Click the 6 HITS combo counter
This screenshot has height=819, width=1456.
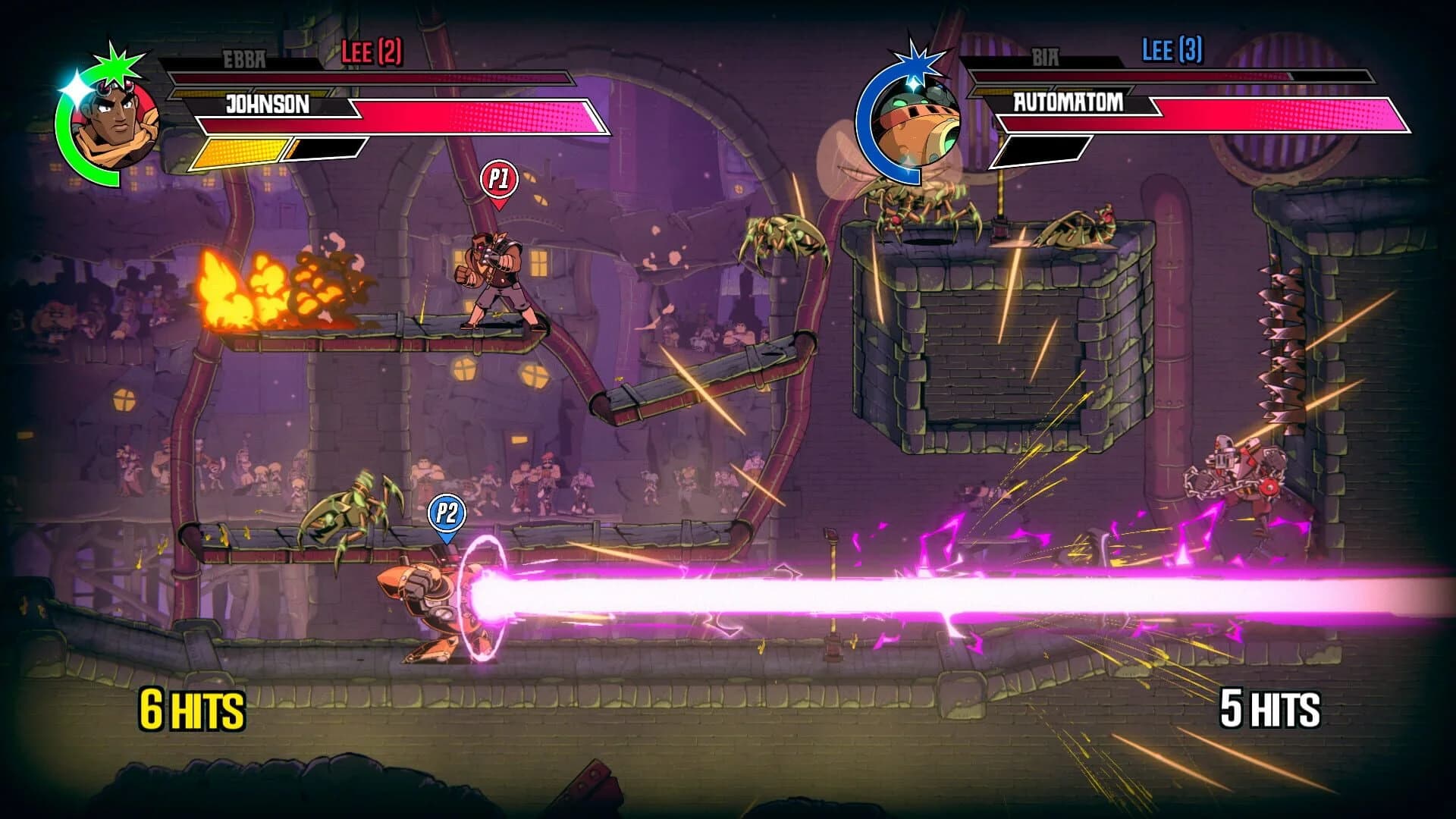pos(190,711)
